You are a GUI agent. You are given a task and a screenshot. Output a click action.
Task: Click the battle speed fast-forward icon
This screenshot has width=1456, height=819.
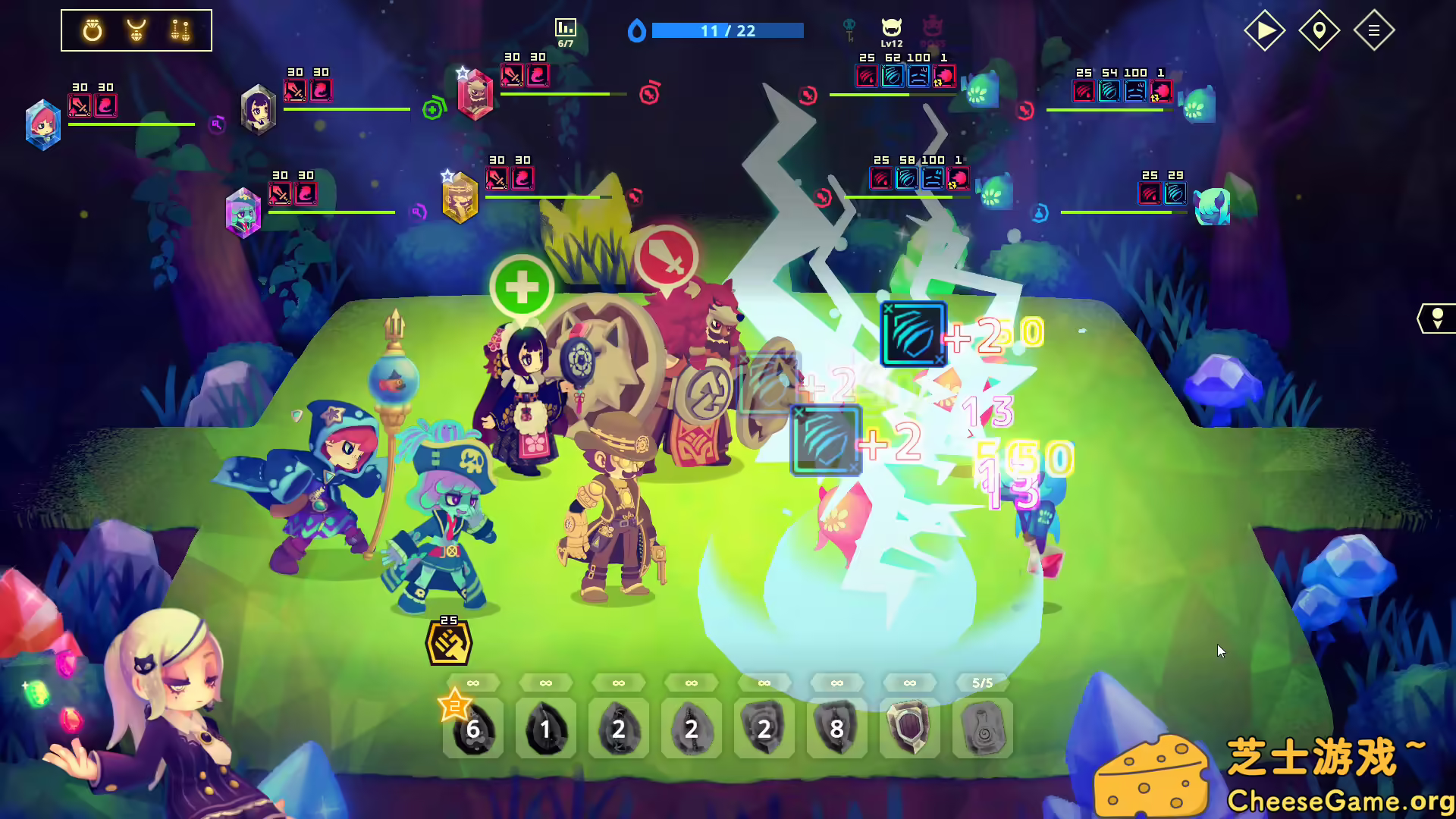pyautogui.click(x=1263, y=31)
